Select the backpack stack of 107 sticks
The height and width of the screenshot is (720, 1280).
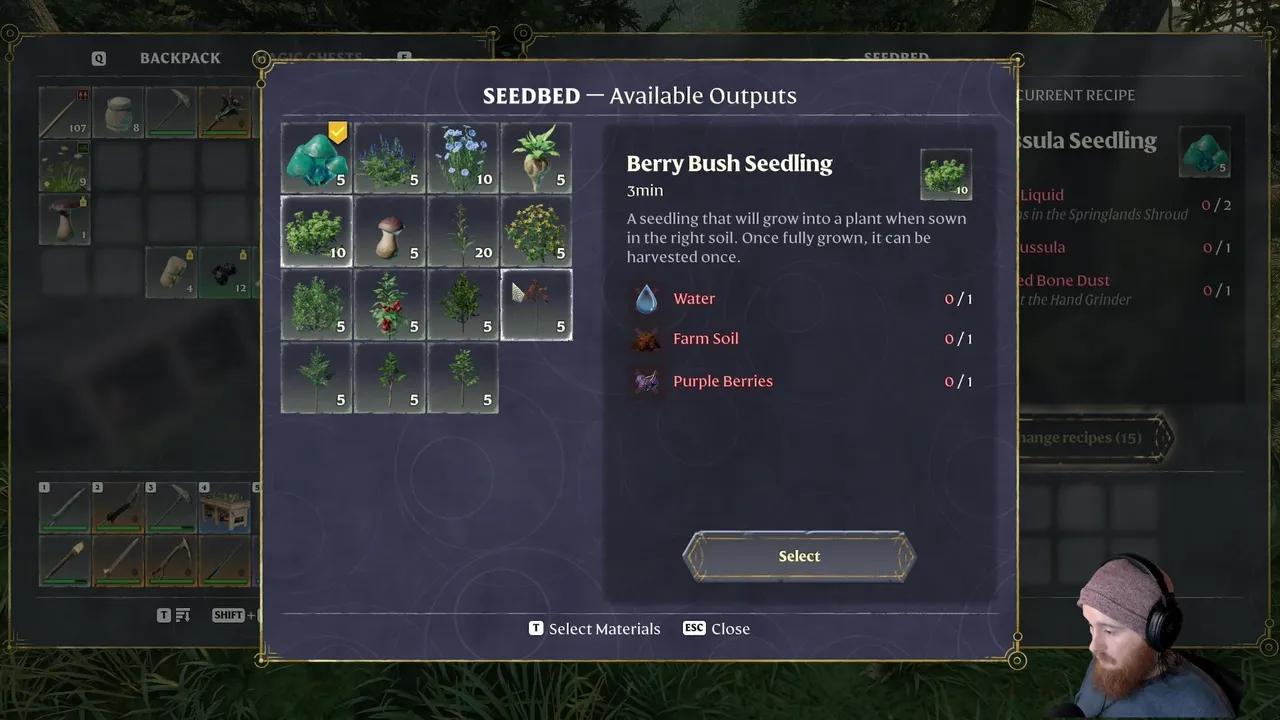coord(64,112)
